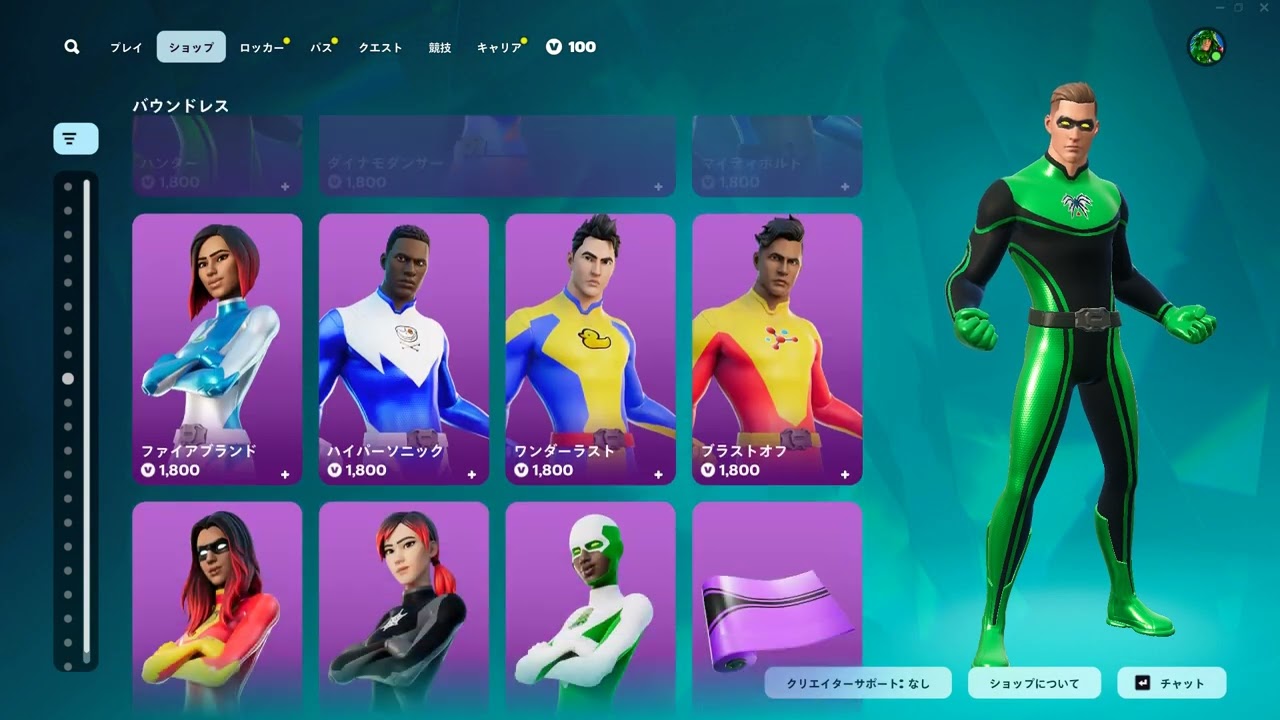Go to the パス tab

pyautogui.click(x=321, y=47)
